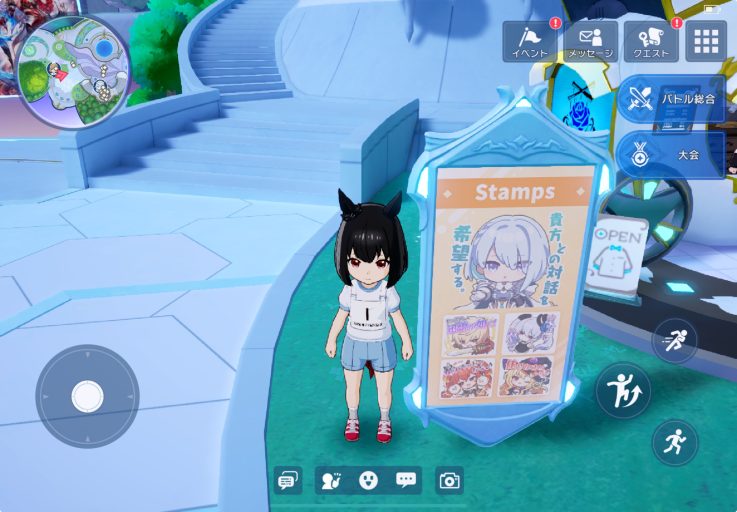The width and height of the screenshot is (737, 512).
Task: Open the camera photo mode
Action: [450, 481]
